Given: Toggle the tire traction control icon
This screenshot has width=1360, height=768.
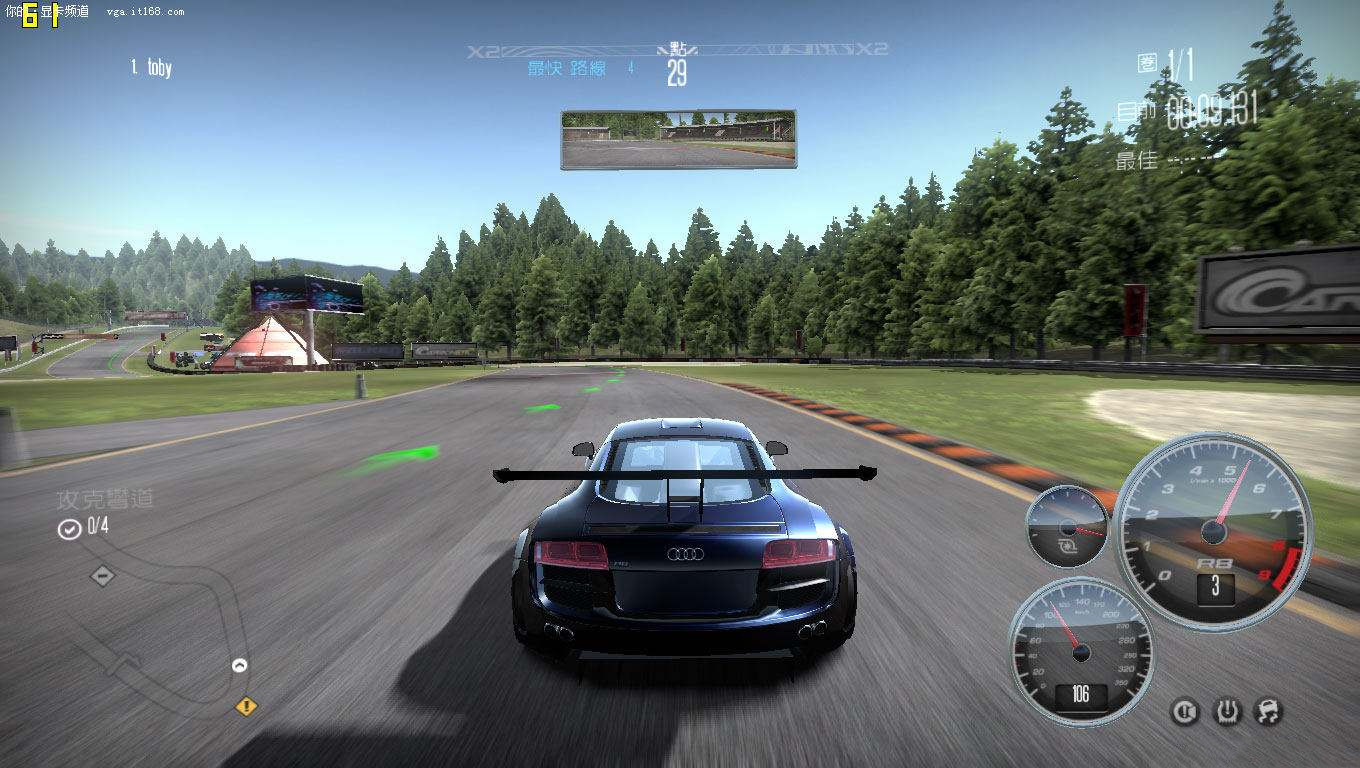Looking at the screenshot, I should pyautogui.click(x=1227, y=711).
